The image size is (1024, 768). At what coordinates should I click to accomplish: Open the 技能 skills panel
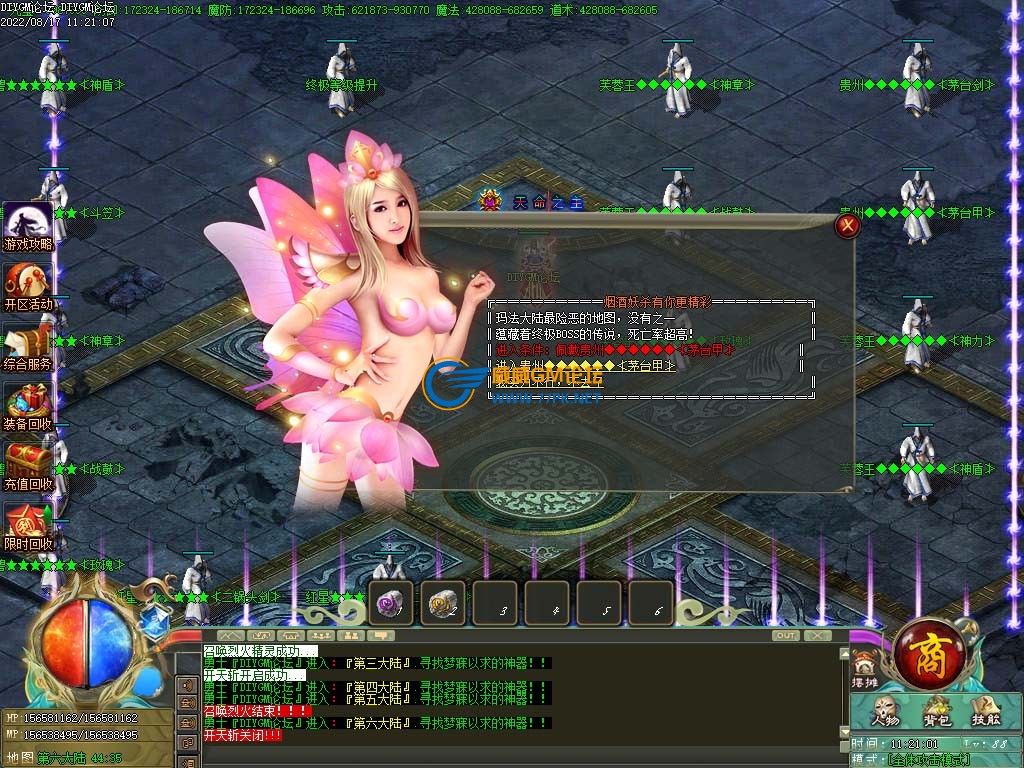tap(985, 711)
